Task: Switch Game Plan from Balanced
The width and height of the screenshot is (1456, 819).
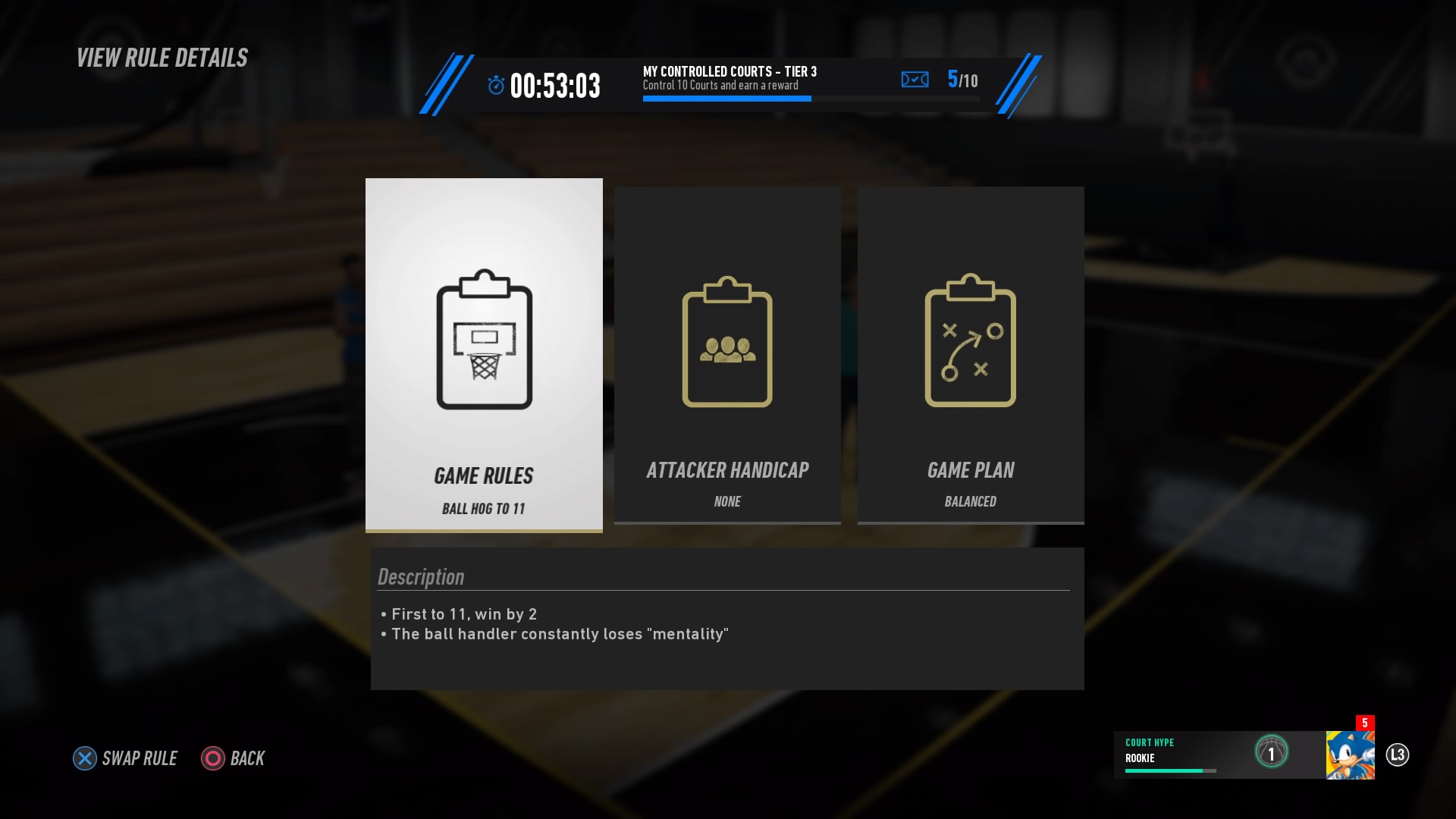Action: tap(970, 501)
